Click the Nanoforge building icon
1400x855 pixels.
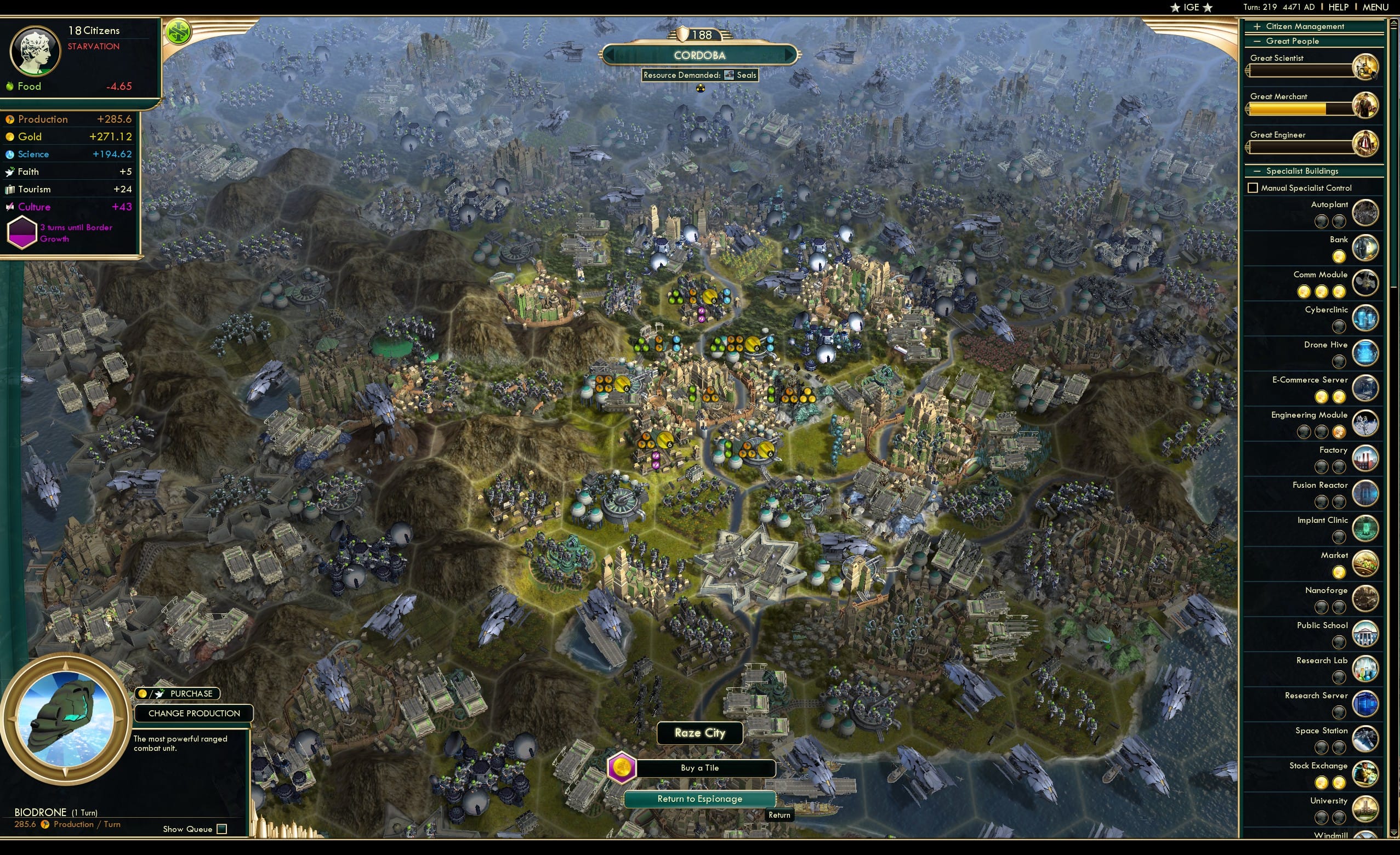click(x=1366, y=598)
